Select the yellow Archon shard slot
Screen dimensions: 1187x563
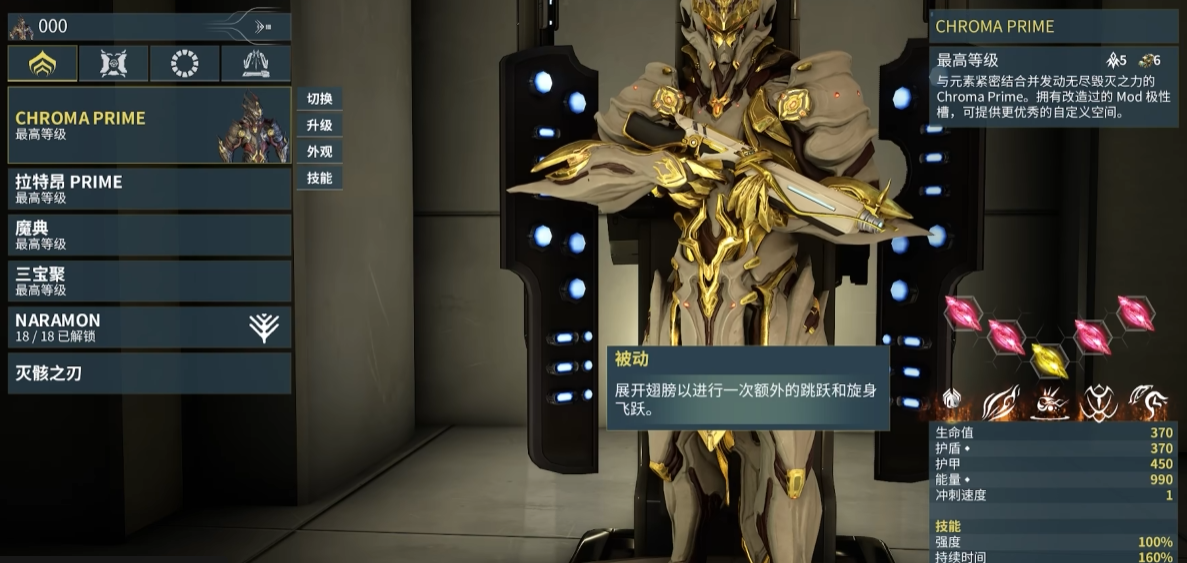(1048, 357)
